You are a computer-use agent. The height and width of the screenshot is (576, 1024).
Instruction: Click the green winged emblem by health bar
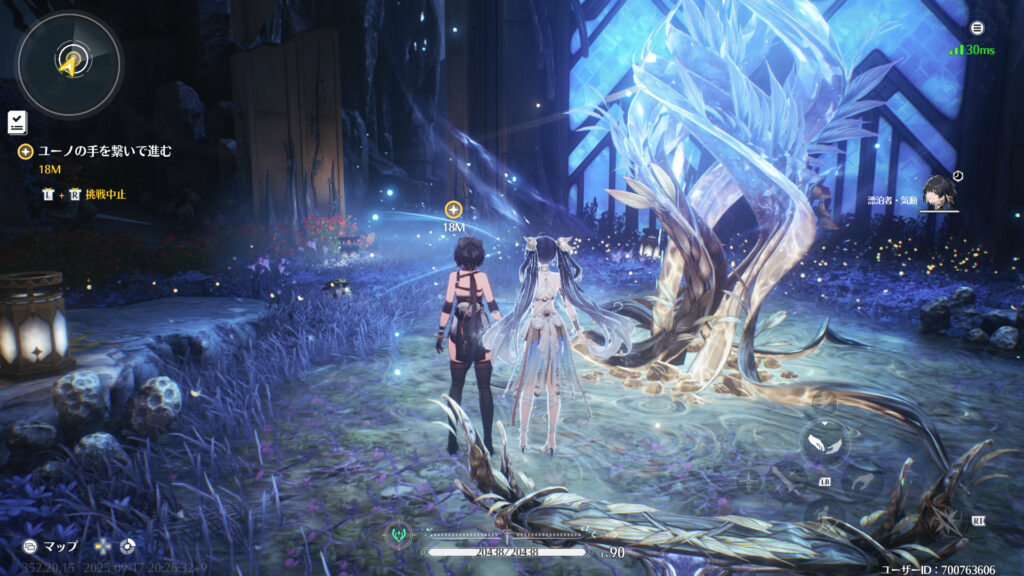point(397,531)
